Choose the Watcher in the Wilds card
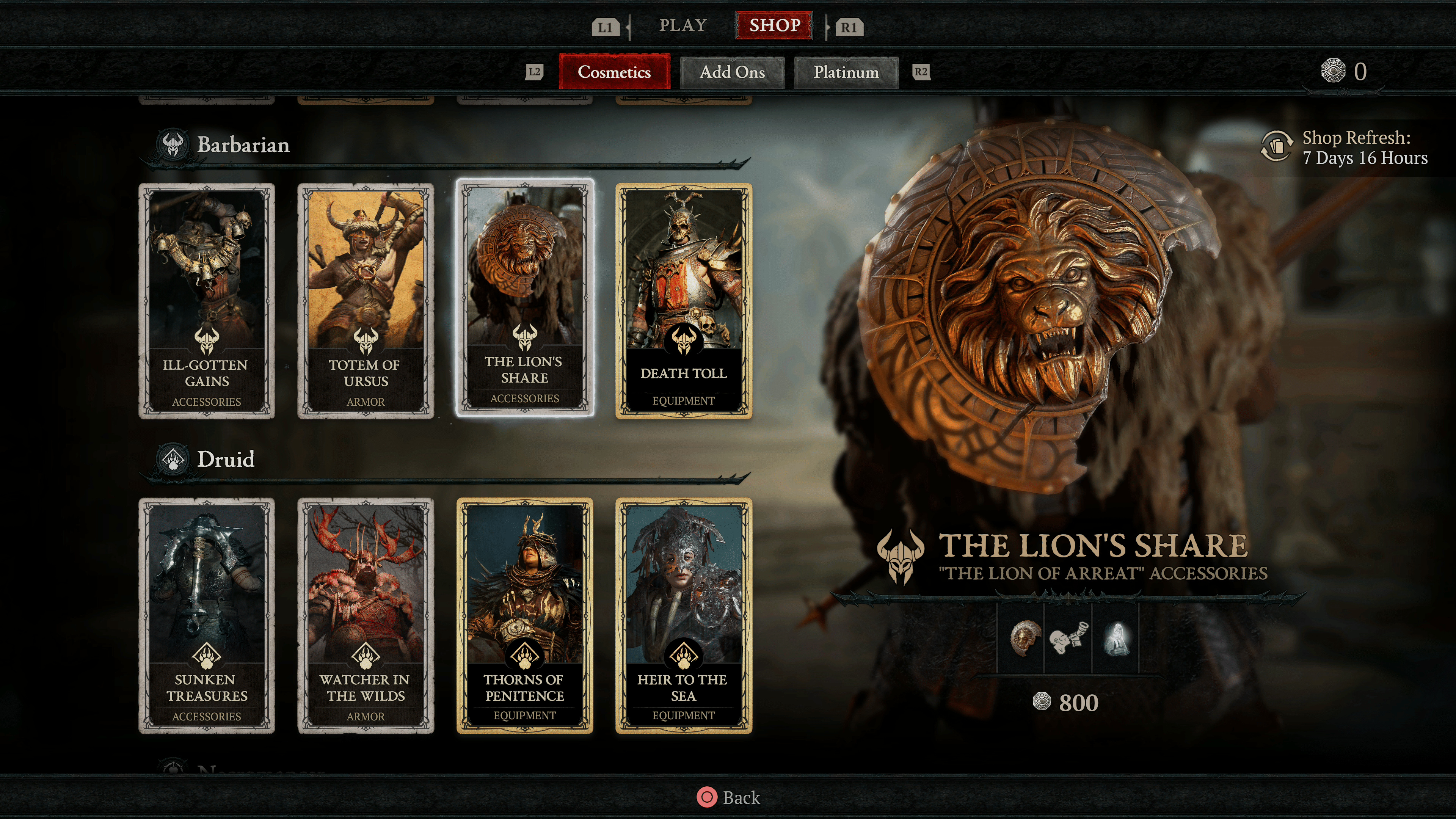 tap(366, 615)
